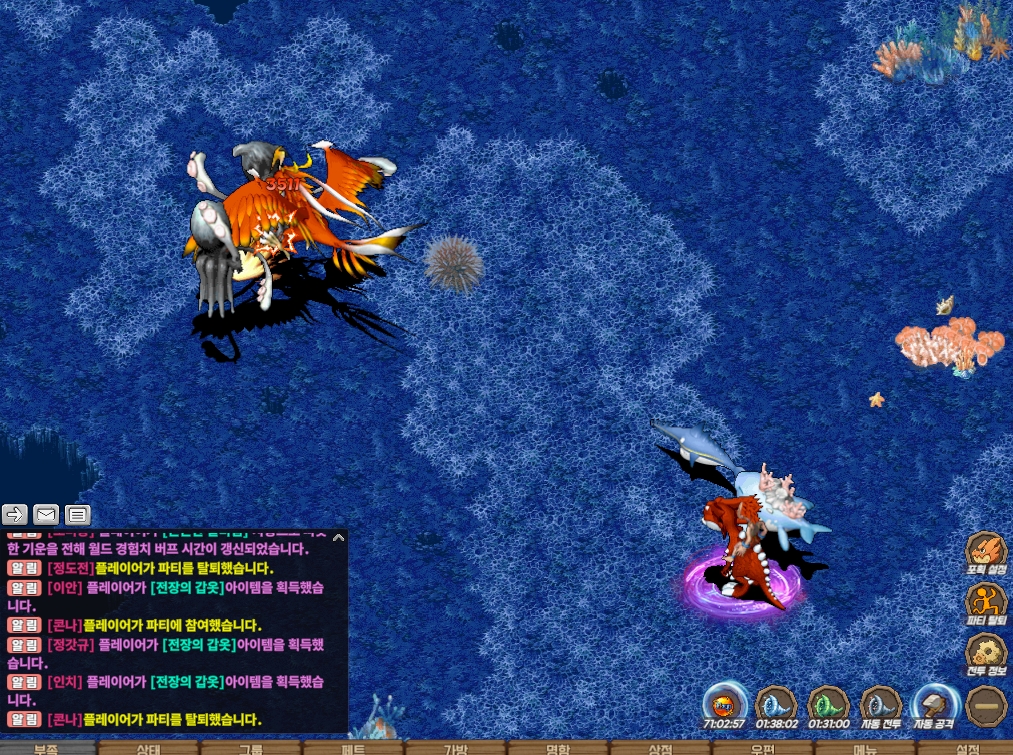Select the blue horn buff with 01:38:02 timer

pos(776,705)
